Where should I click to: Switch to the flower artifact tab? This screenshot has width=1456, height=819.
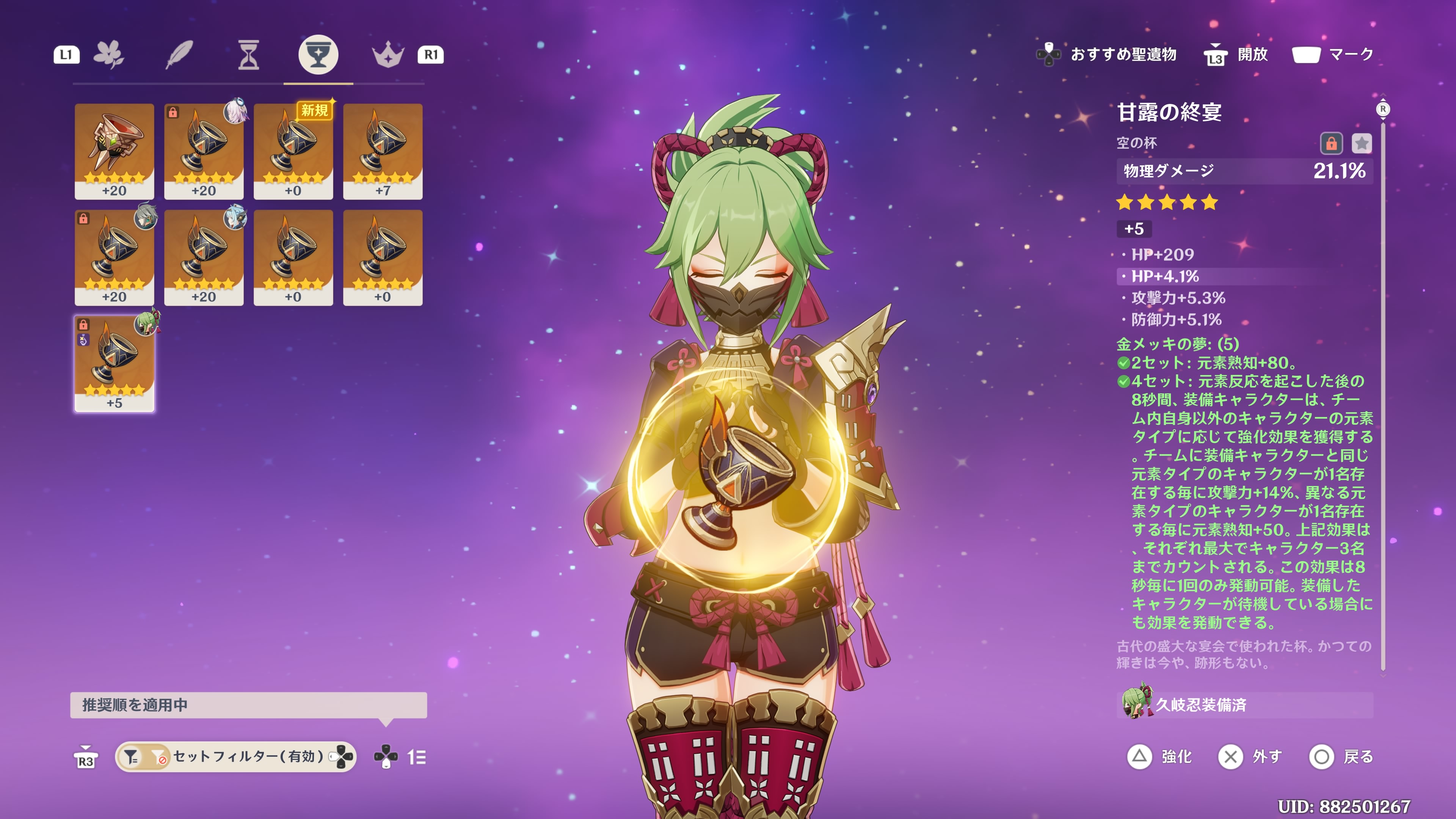click(108, 55)
